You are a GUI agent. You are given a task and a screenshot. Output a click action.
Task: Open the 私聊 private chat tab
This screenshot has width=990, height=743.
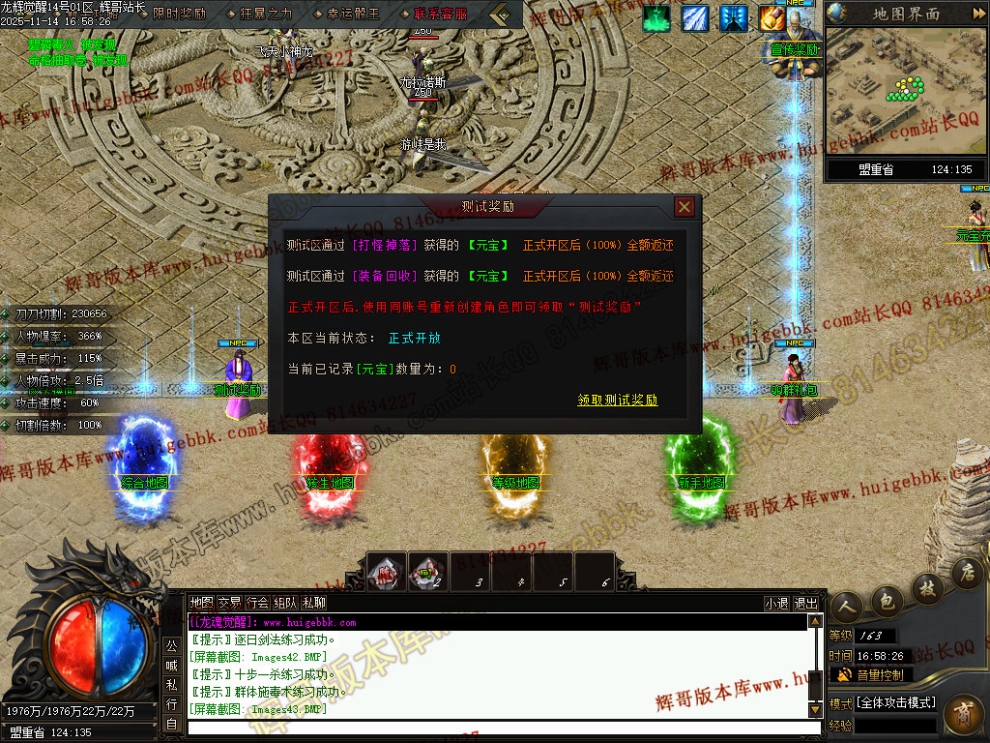[x=314, y=603]
